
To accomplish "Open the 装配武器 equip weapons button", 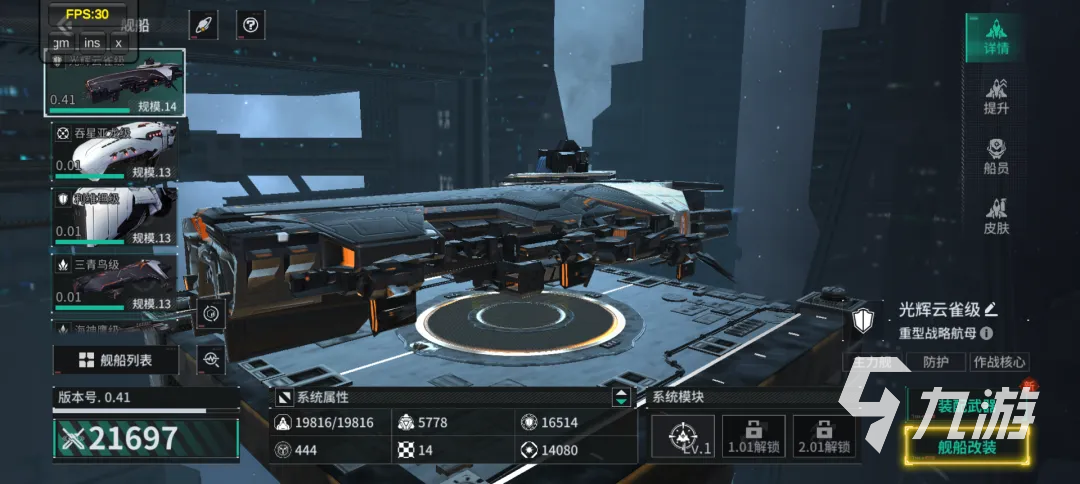I will coord(965,403).
